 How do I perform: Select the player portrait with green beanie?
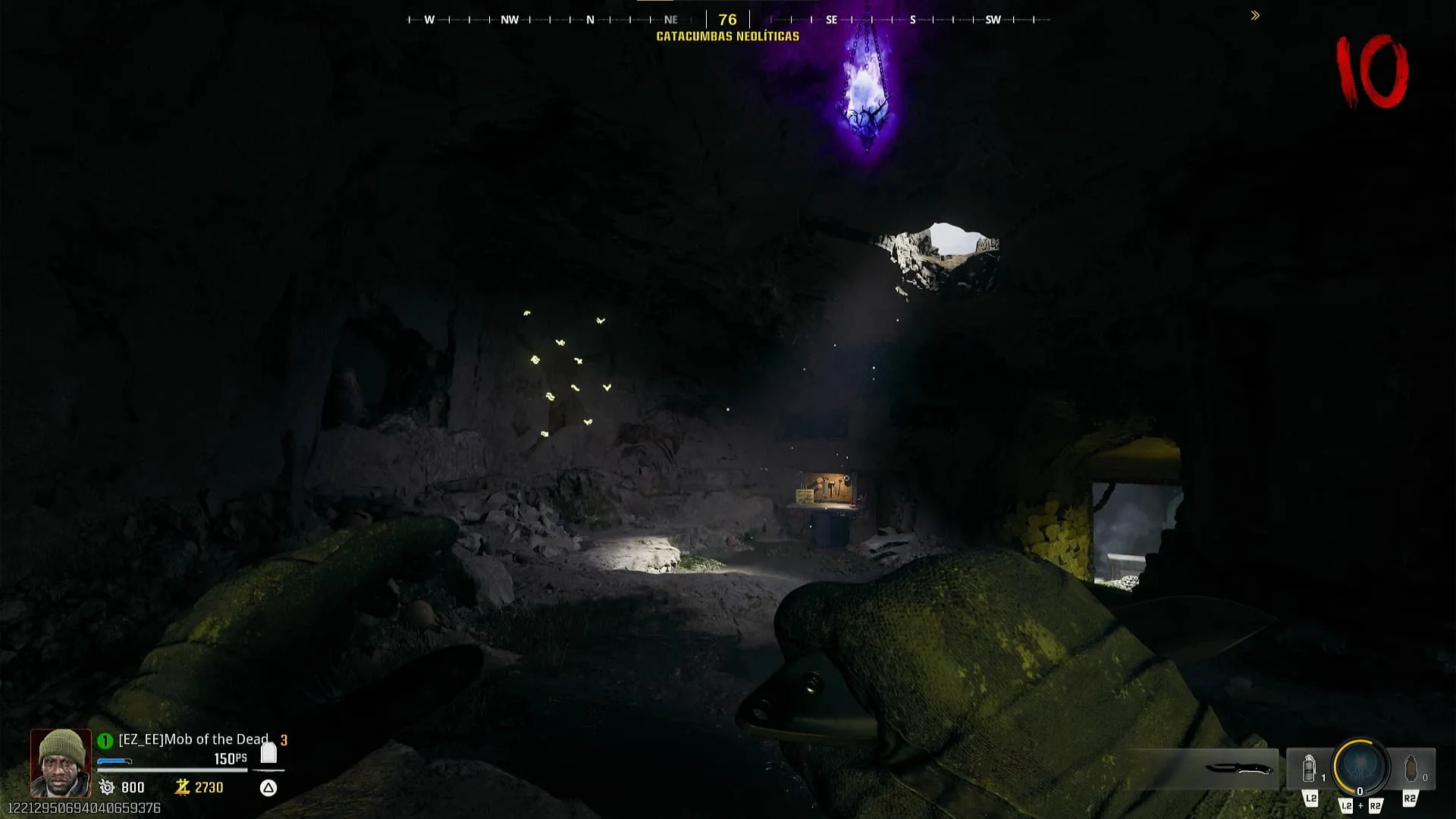[x=61, y=761]
